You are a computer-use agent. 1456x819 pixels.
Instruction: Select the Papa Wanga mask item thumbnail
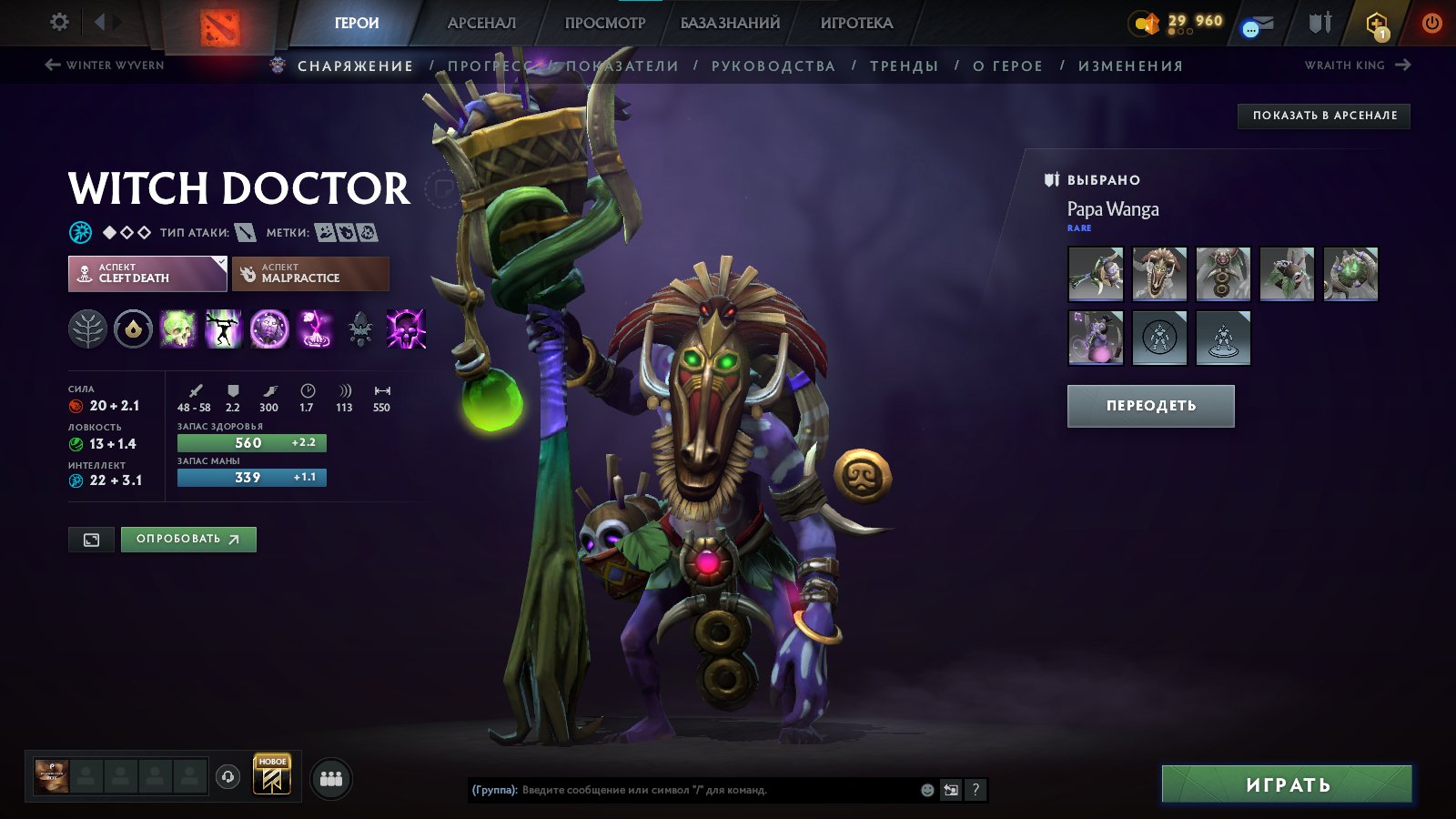tap(1159, 273)
